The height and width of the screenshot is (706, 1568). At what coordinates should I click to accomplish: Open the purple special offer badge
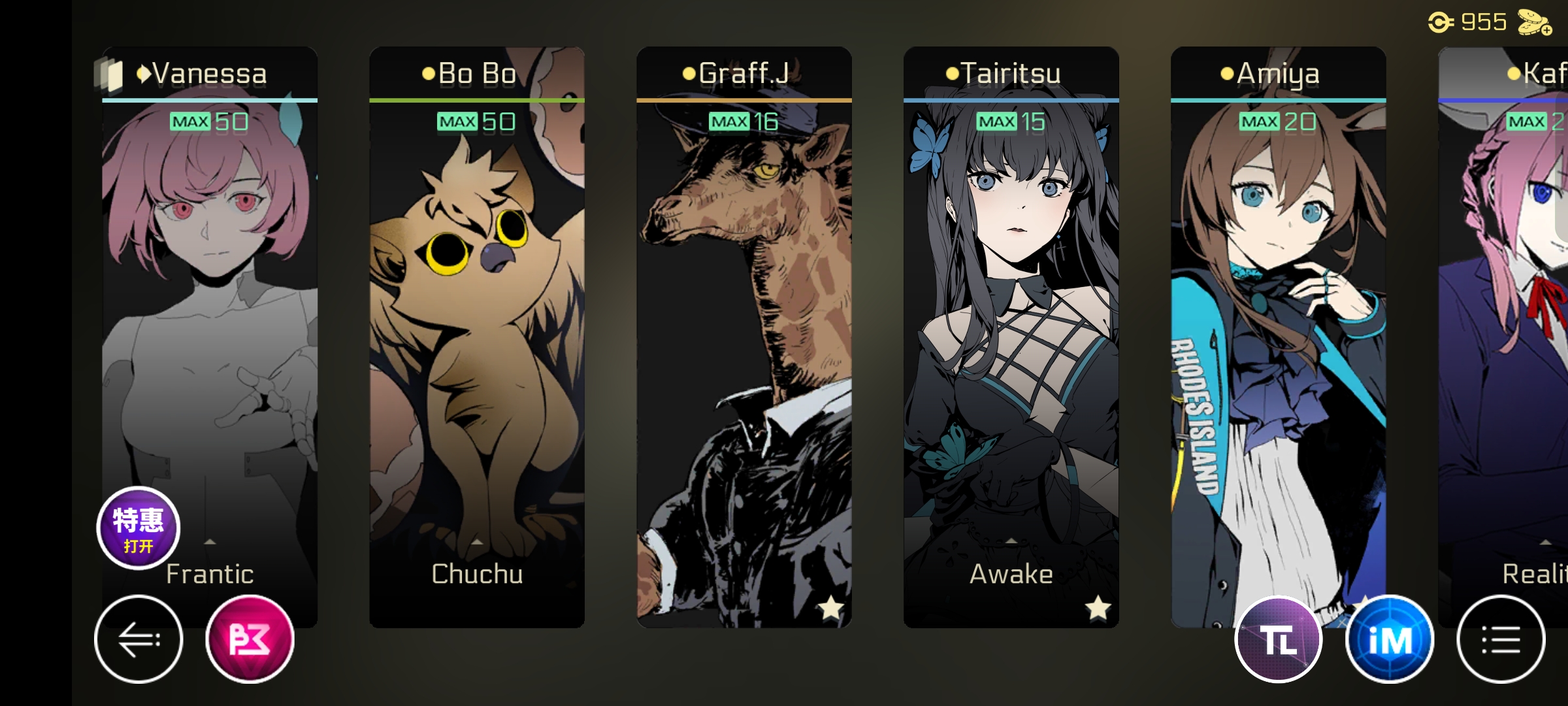pyautogui.click(x=139, y=528)
